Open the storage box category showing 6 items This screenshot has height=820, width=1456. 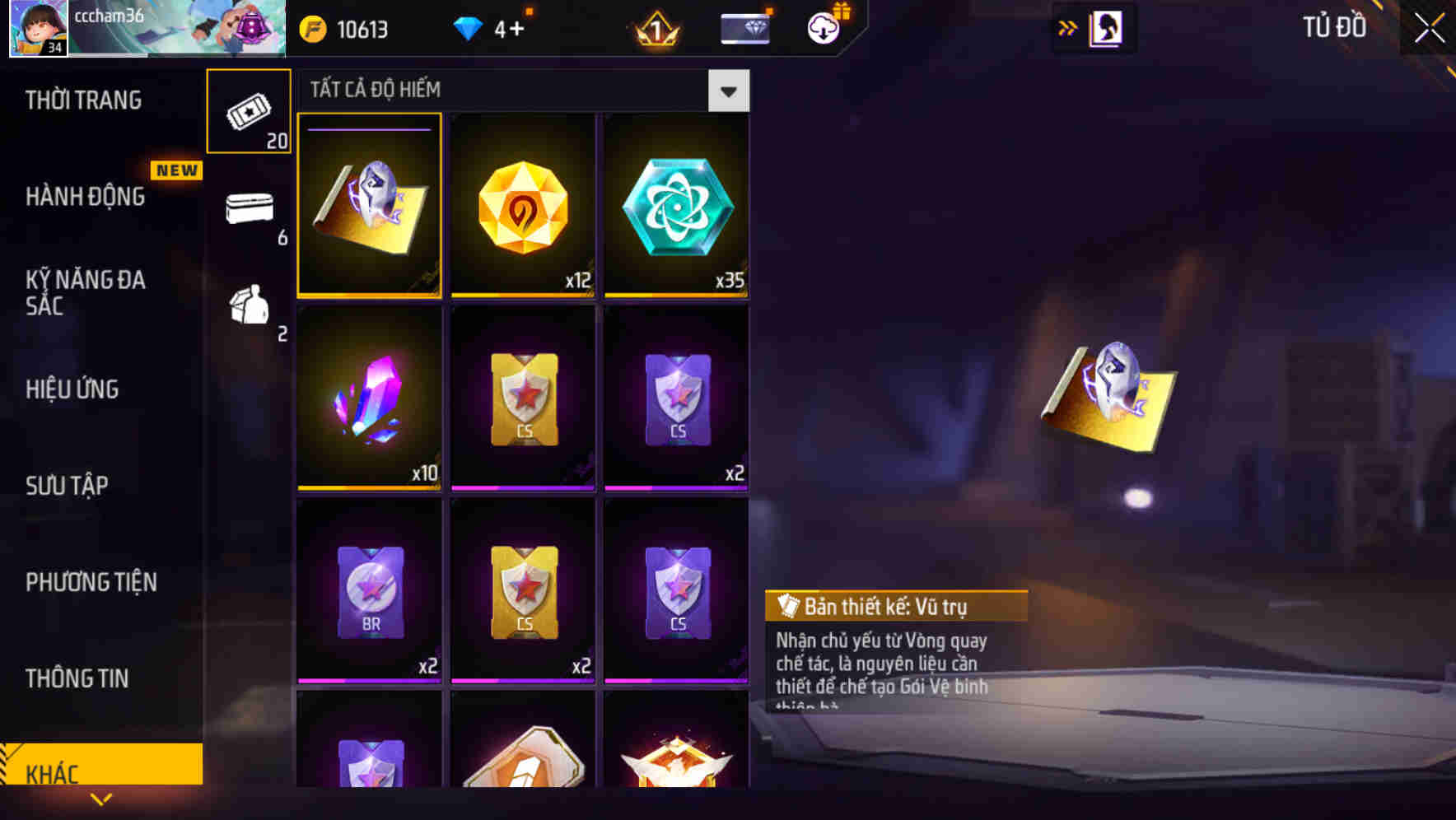pyautogui.click(x=250, y=210)
